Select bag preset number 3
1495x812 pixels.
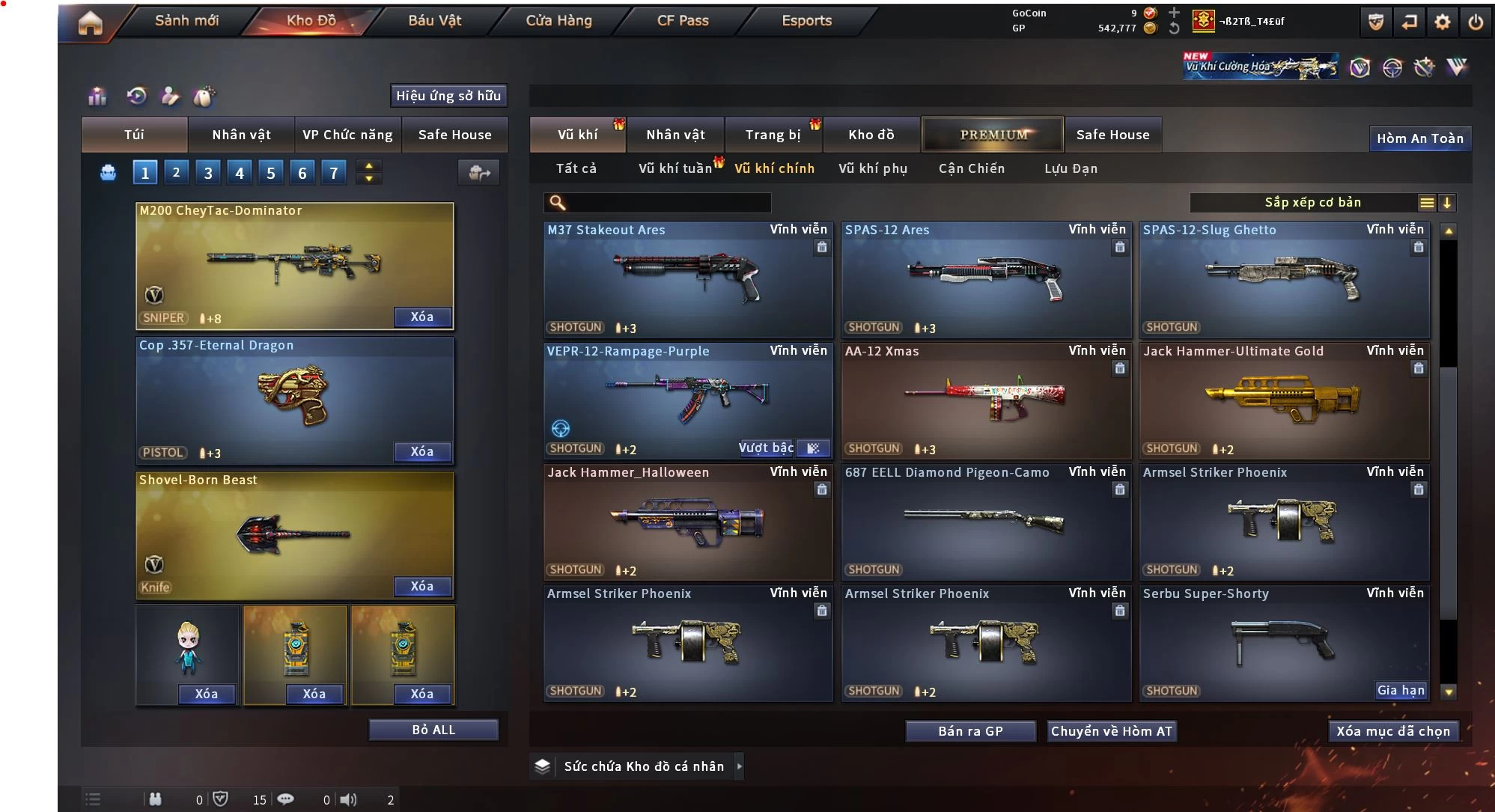pos(208,174)
